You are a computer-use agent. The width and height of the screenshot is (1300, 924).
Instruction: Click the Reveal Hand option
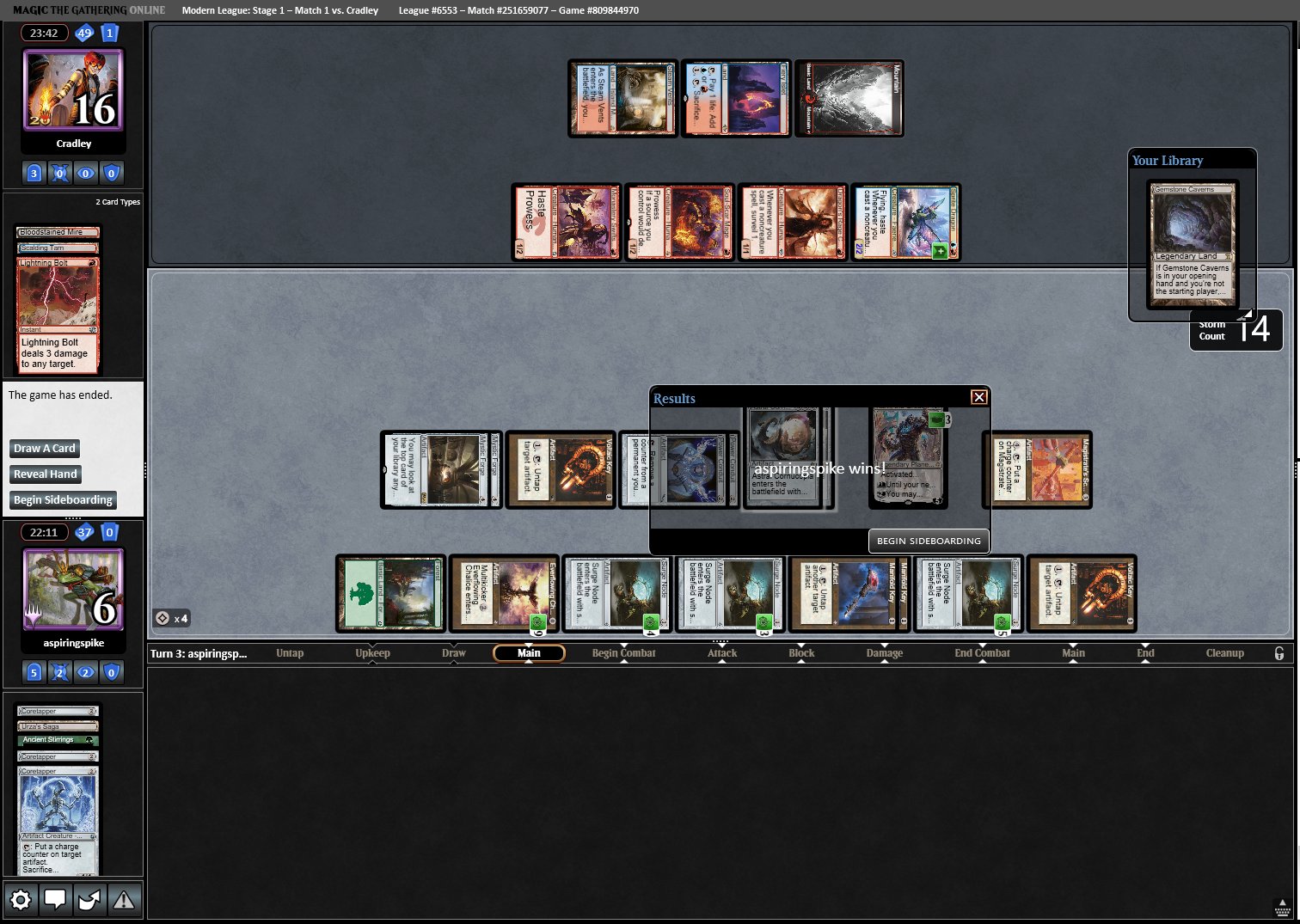45,474
